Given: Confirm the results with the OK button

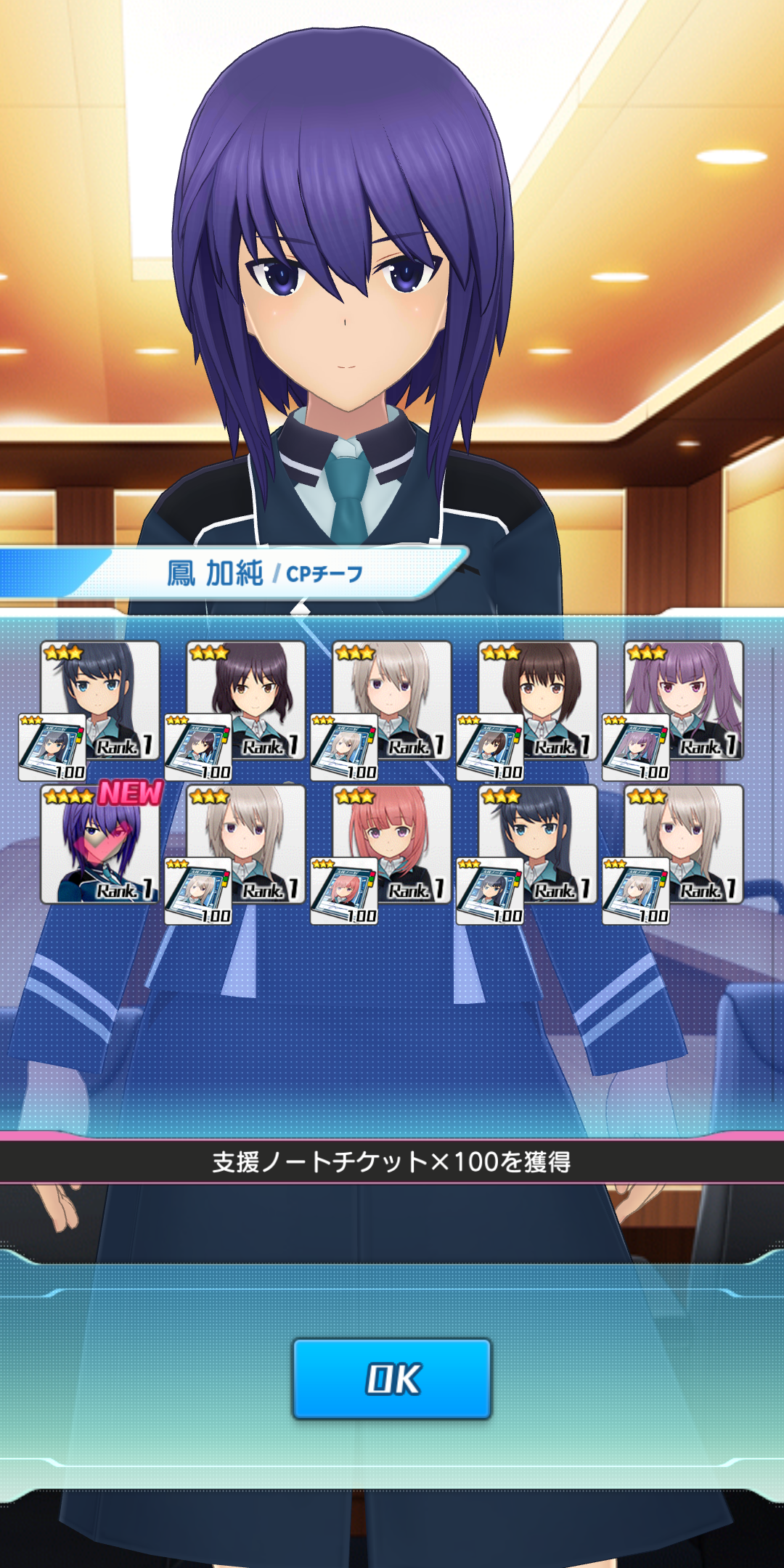Looking at the screenshot, I should 392,1379.
